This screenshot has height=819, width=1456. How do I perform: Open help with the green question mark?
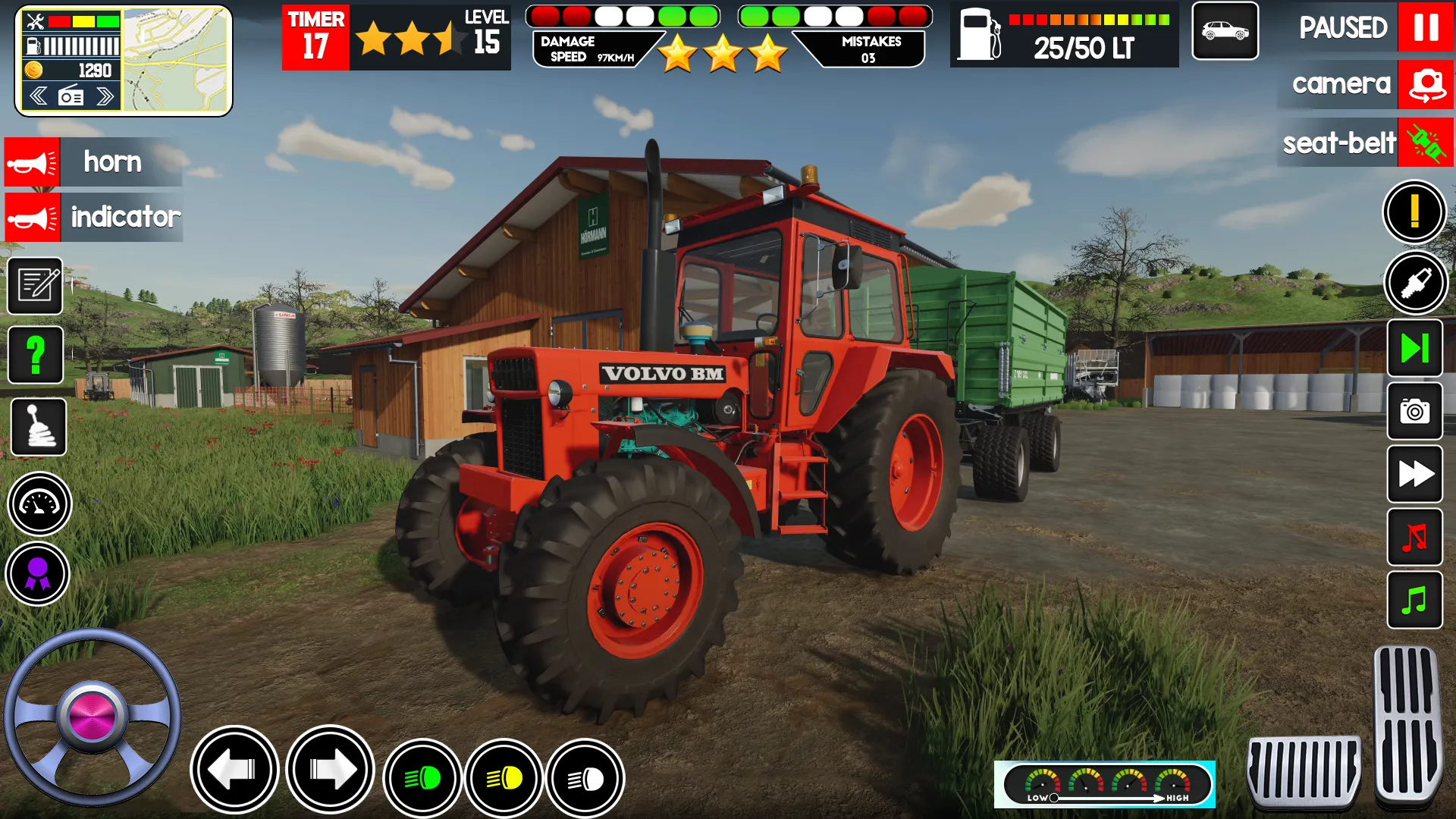(x=36, y=355)
